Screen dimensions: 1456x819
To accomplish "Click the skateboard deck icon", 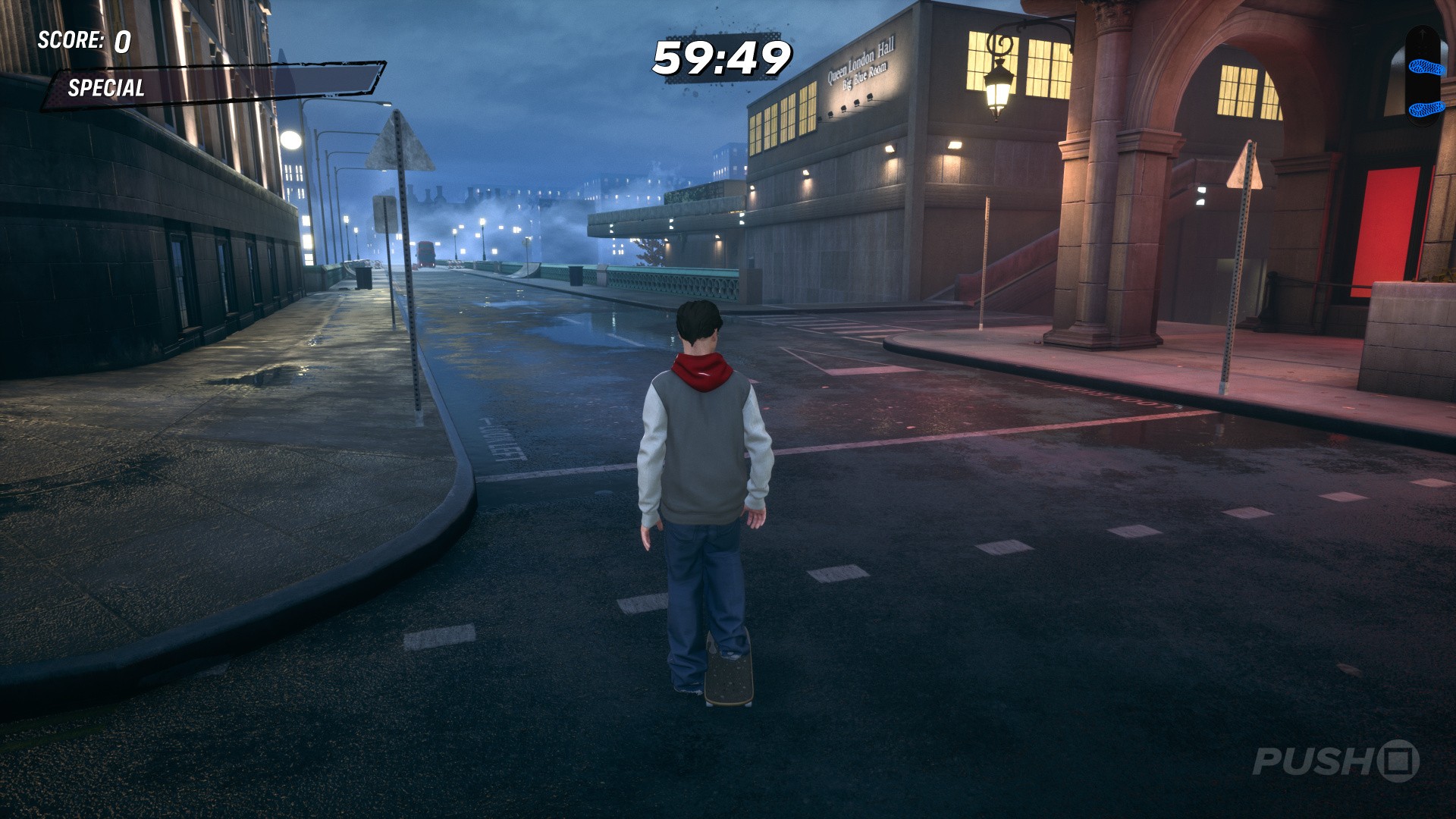I will tap(1421, 75).
